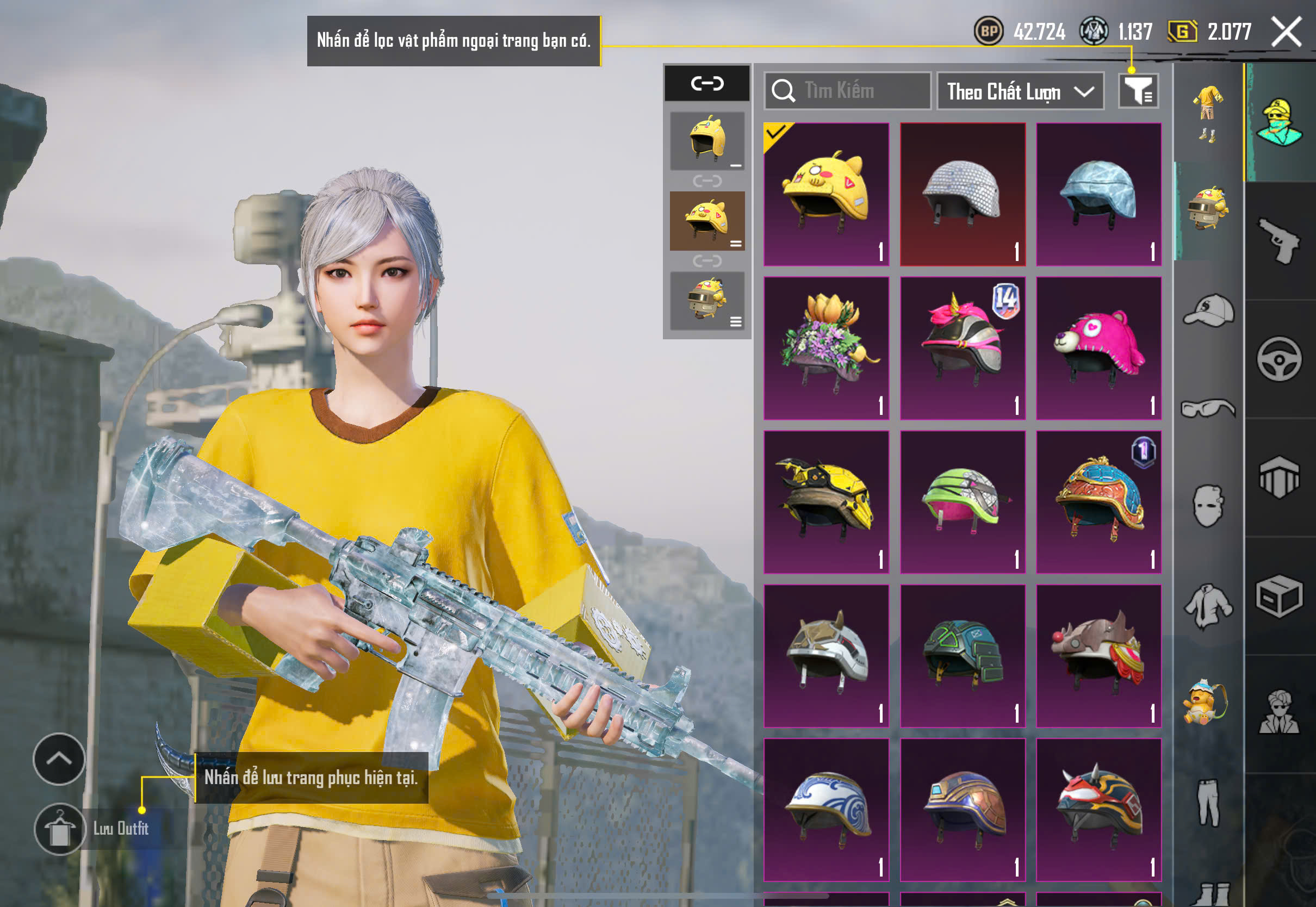Select the flower-covered helmet skin
This screenshot has height=907, width=1316.
826,349
